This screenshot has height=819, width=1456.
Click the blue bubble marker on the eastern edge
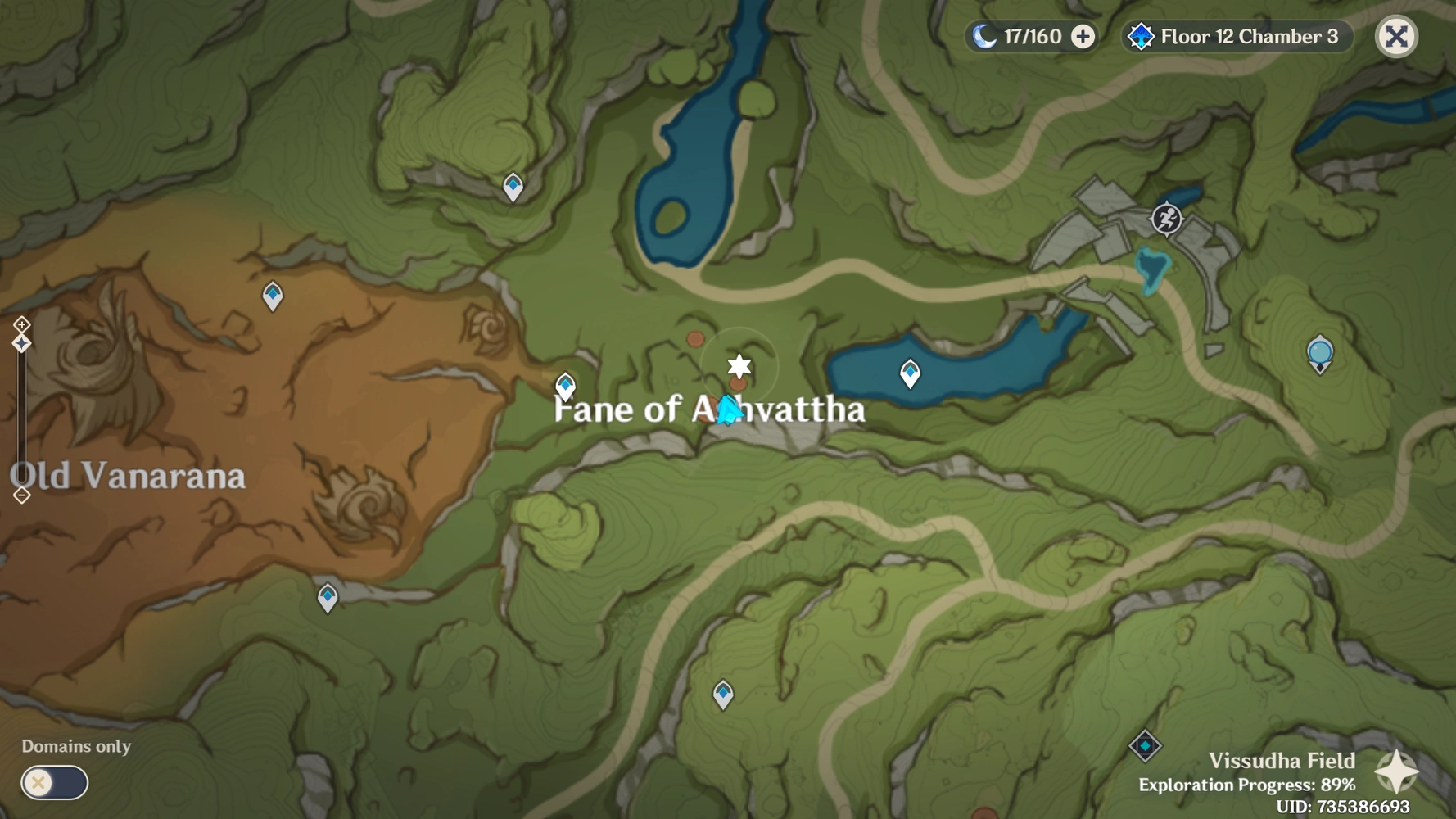point(1319,351)
